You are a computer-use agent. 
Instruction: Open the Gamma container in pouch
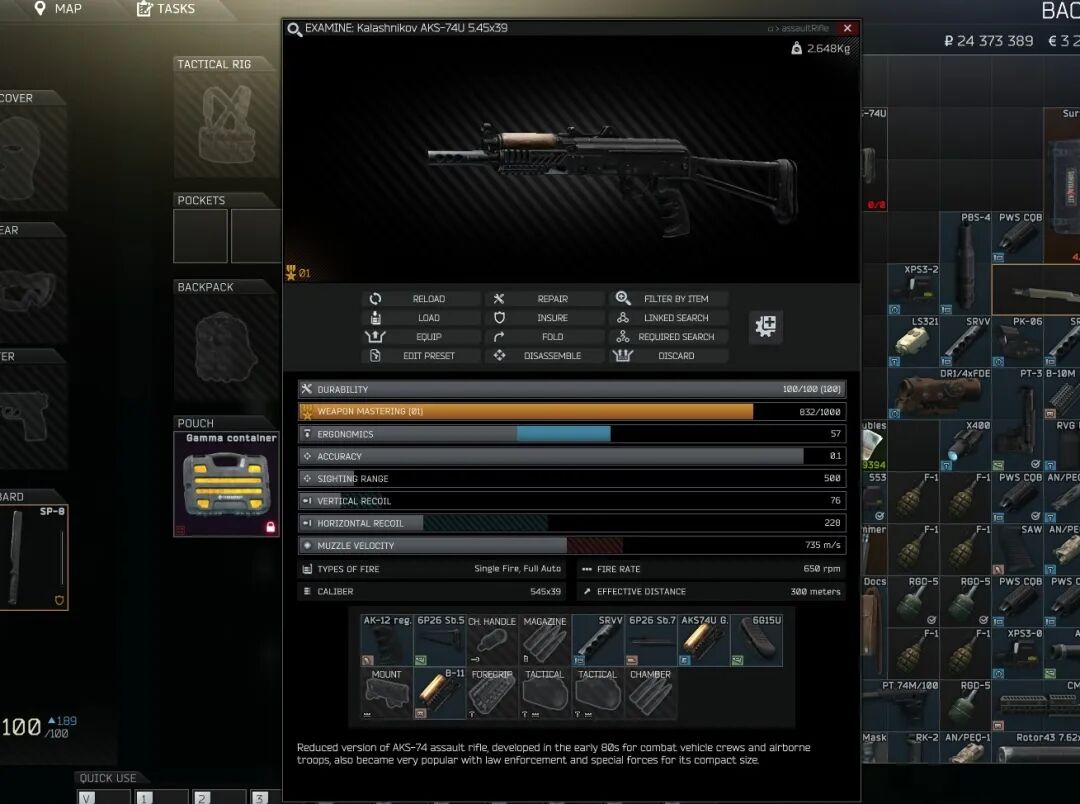point(225,485)
